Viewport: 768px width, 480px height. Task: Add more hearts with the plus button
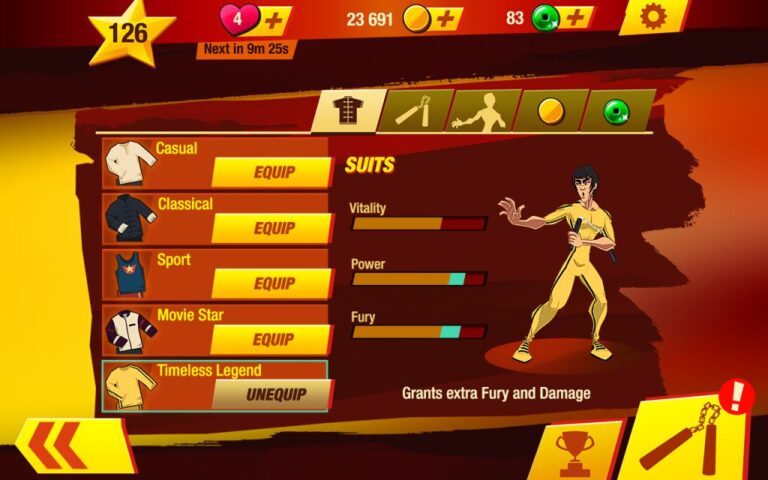pos(275,18)
